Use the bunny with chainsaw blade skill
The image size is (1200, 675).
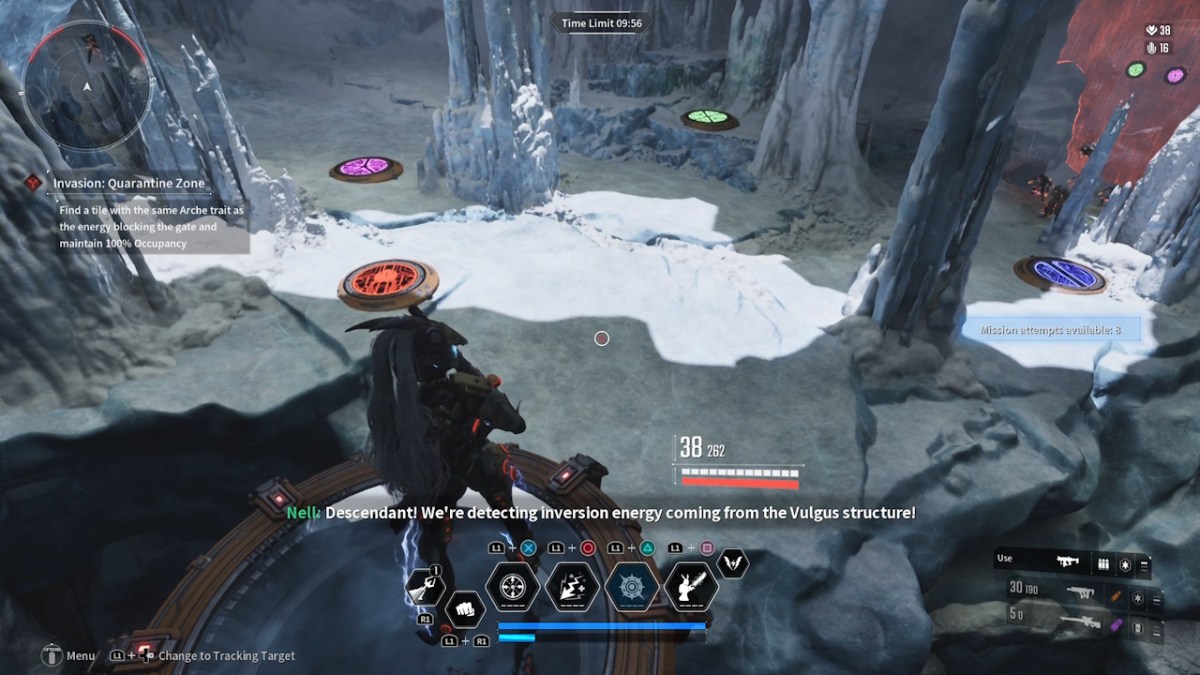click(691, 585)
